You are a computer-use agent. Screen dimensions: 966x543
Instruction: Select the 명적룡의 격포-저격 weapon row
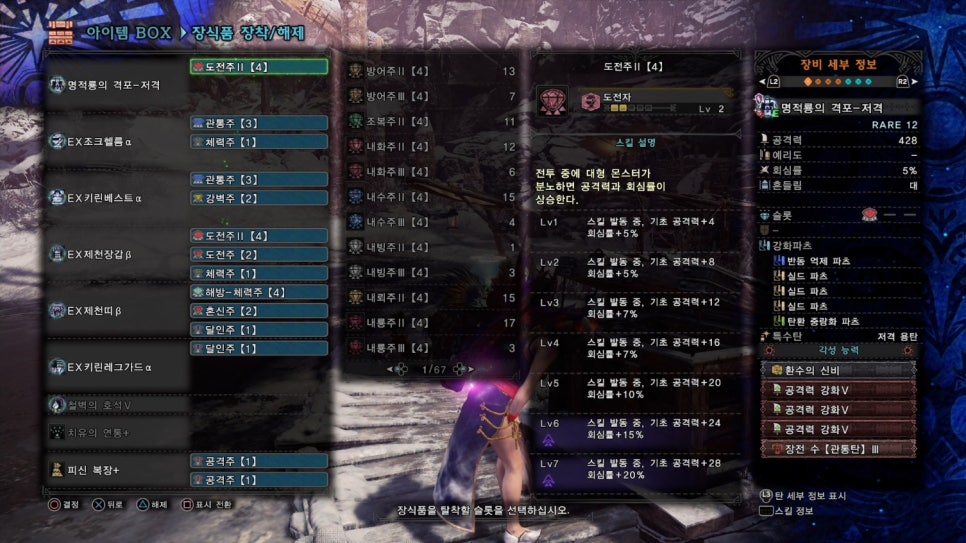pyautogui.click(x=115, y=85)
